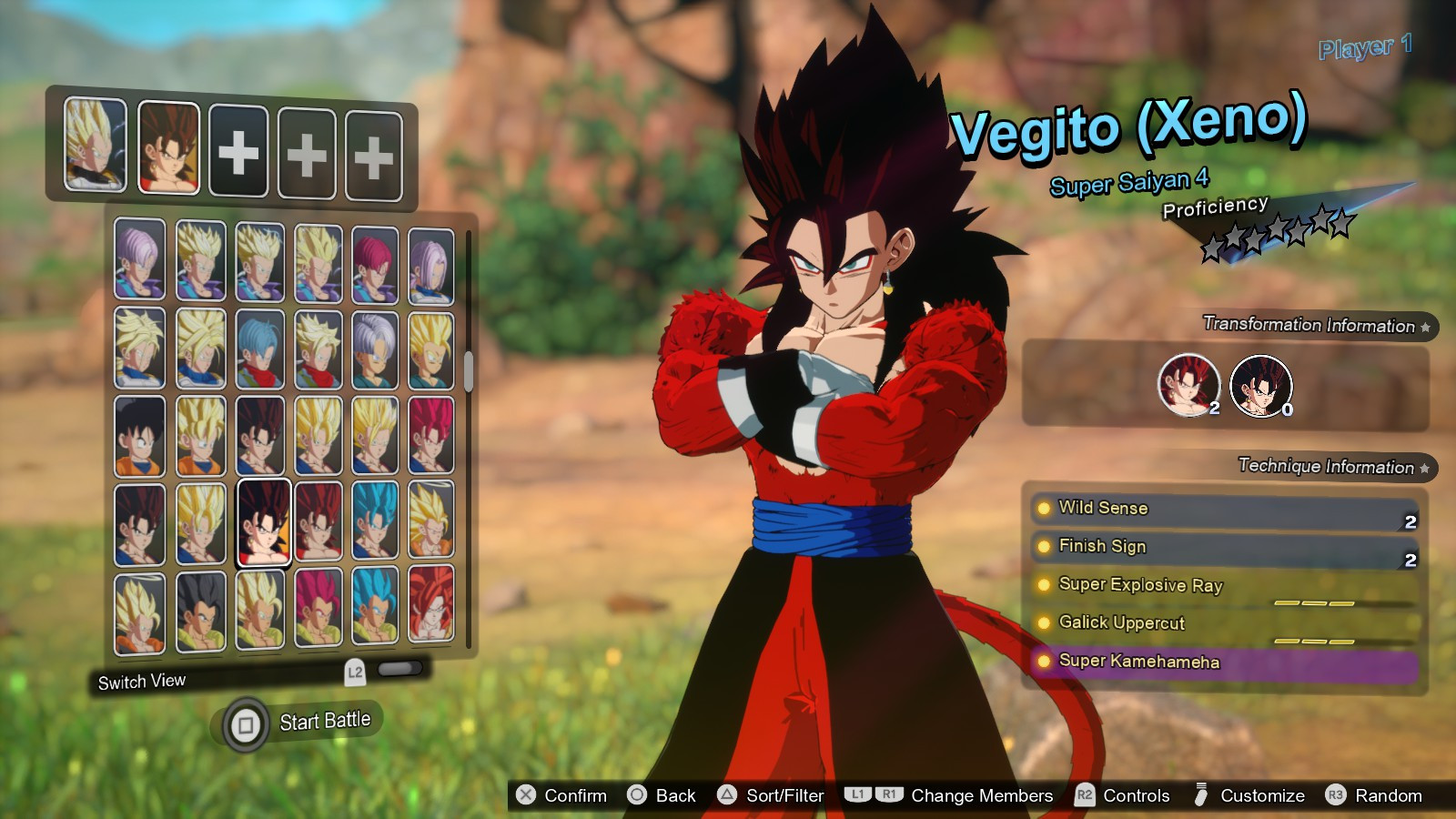Viewport: 1456px width, 819px height.
Task: Expand the Super Explosive Ray technique entry
Action: 1044,585
